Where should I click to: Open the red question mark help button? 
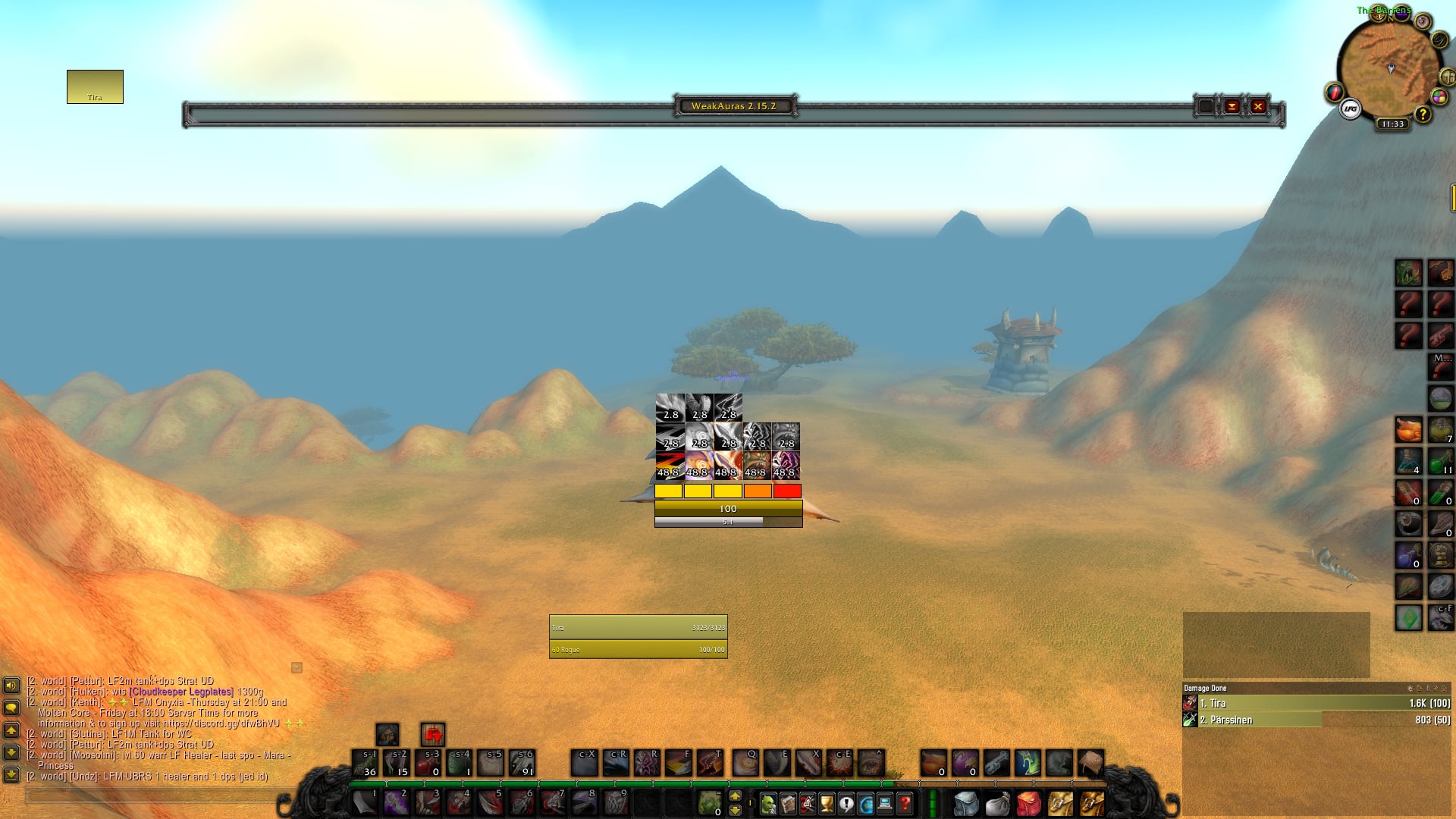[904, 802]
